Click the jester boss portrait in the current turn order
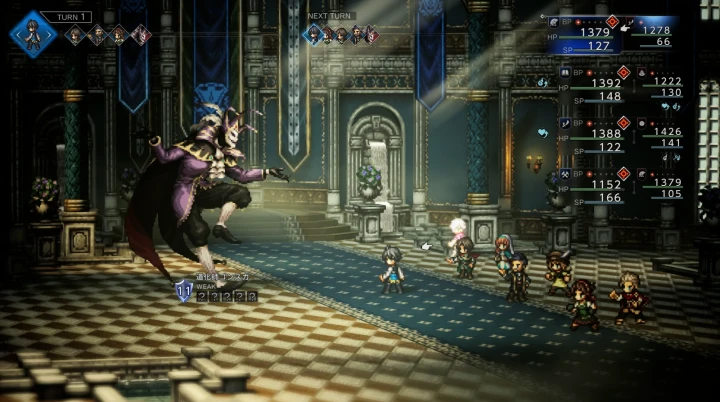The image size is (720, 402). (x=142, y=36)
